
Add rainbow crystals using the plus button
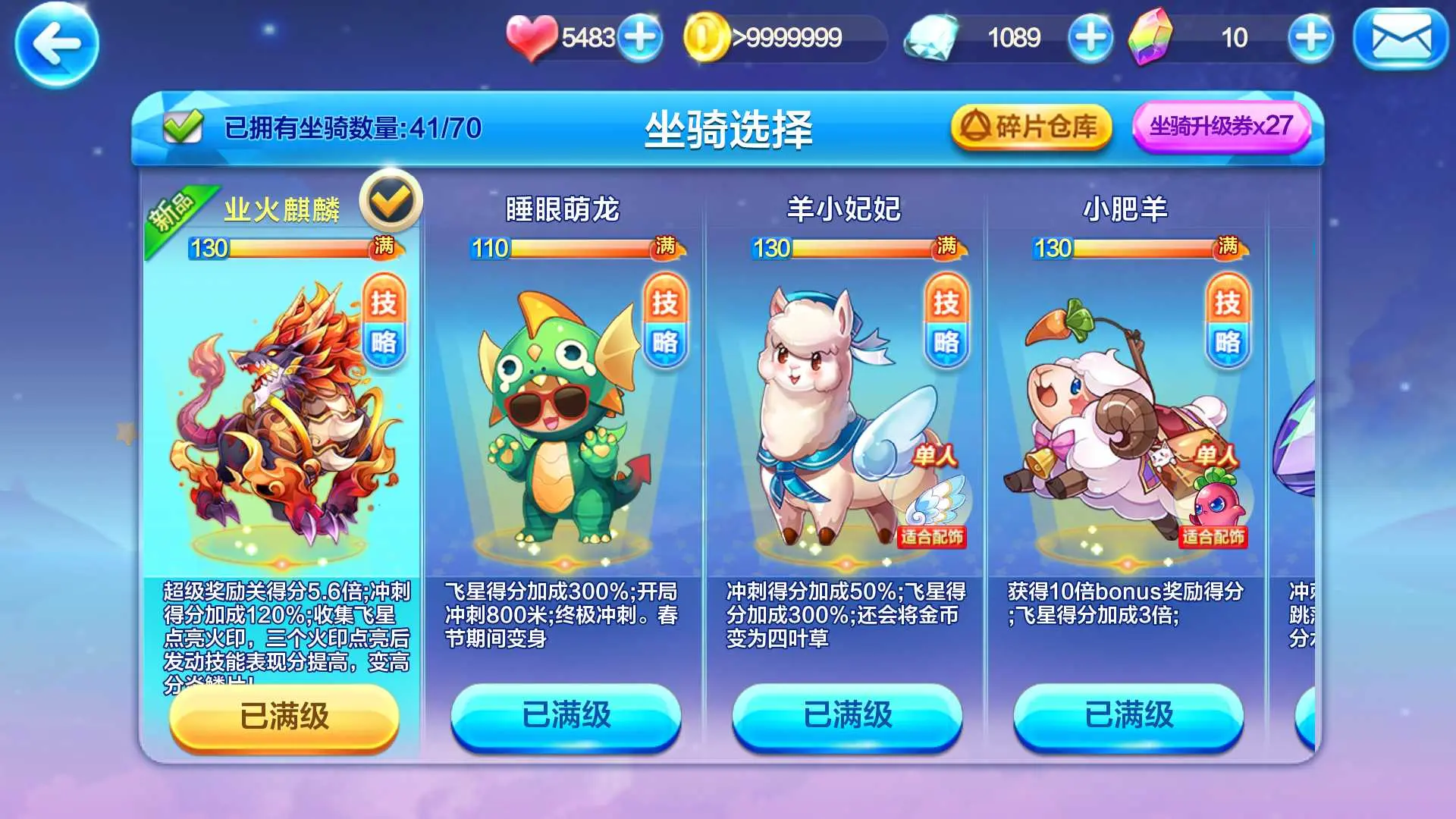click(1310, 37)
